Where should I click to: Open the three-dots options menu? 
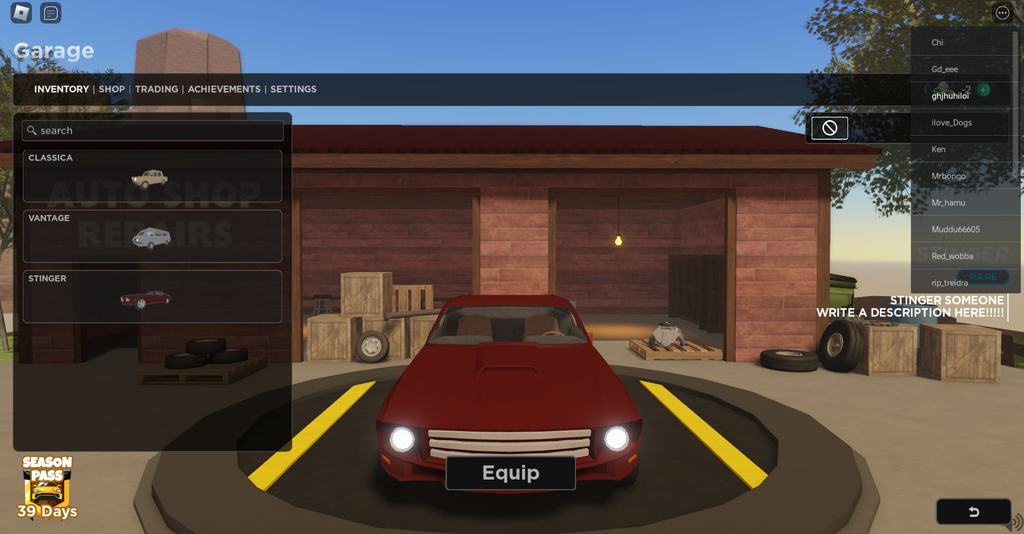point(1003,13)
